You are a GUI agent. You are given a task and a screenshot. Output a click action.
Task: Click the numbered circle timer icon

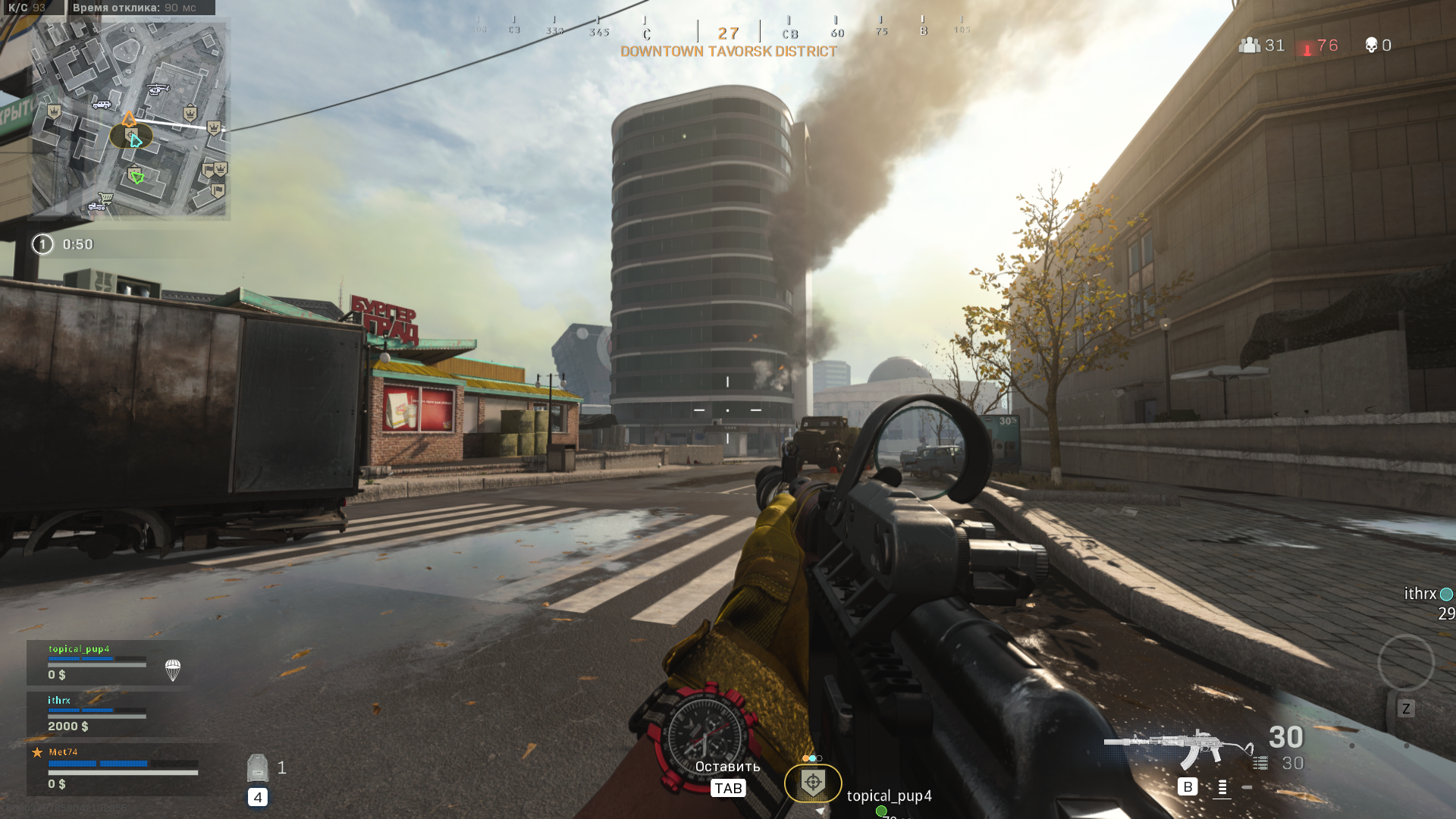[x=42, y=244]
